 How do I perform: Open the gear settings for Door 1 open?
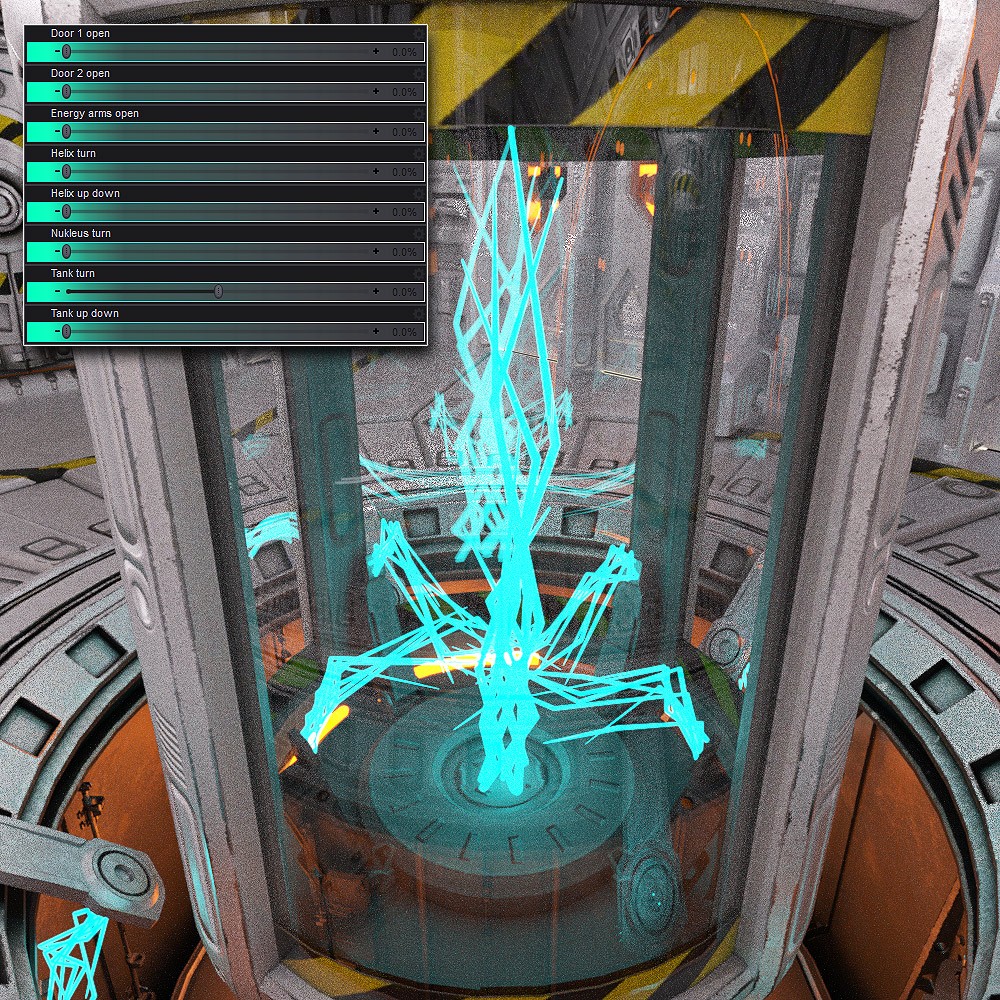tap(419, 34)
